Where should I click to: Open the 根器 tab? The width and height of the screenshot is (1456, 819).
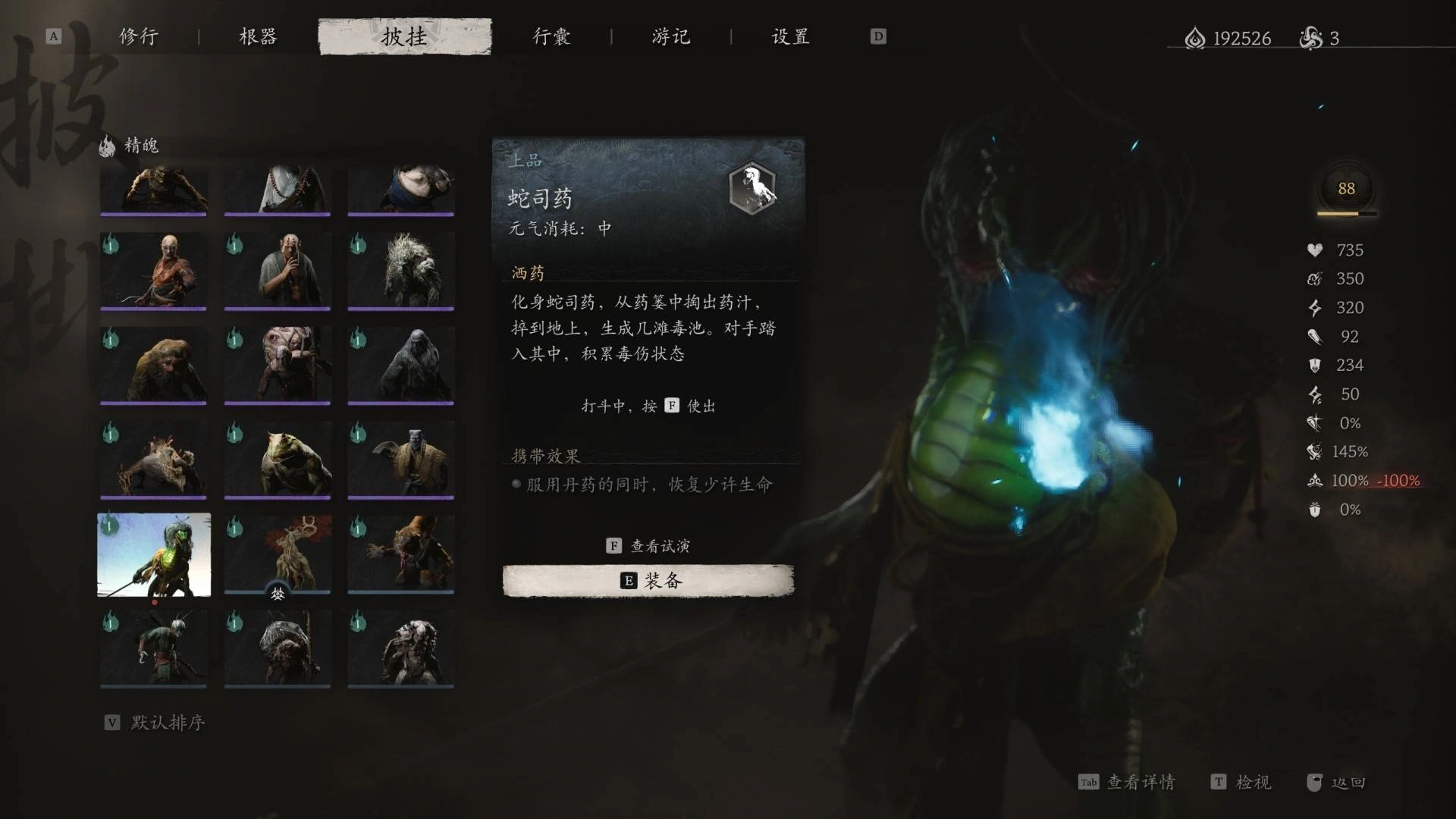[258, 36]
